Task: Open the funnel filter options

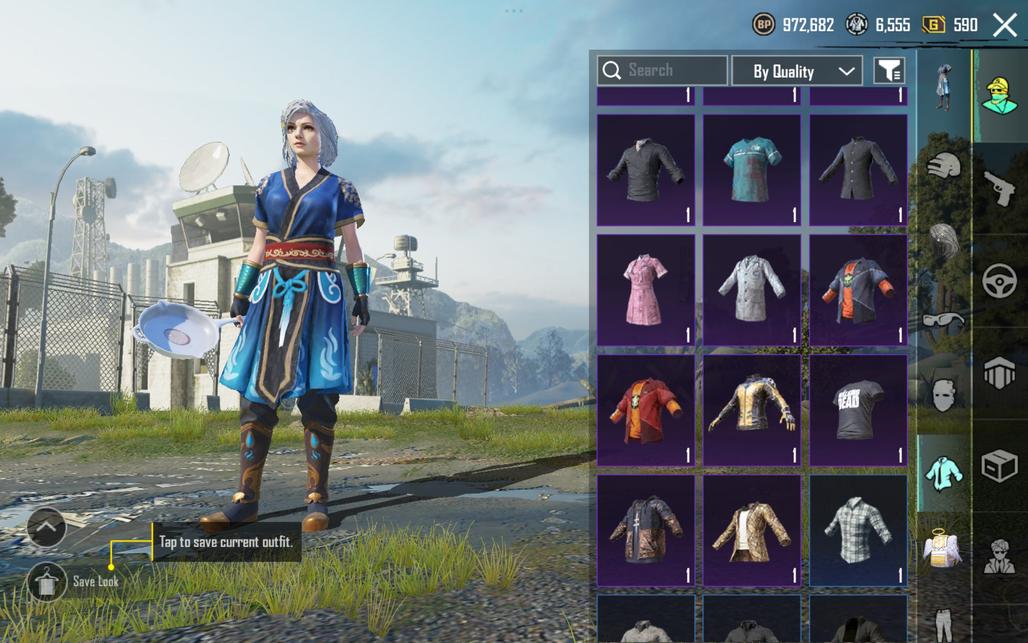Action: pos(889,71)
